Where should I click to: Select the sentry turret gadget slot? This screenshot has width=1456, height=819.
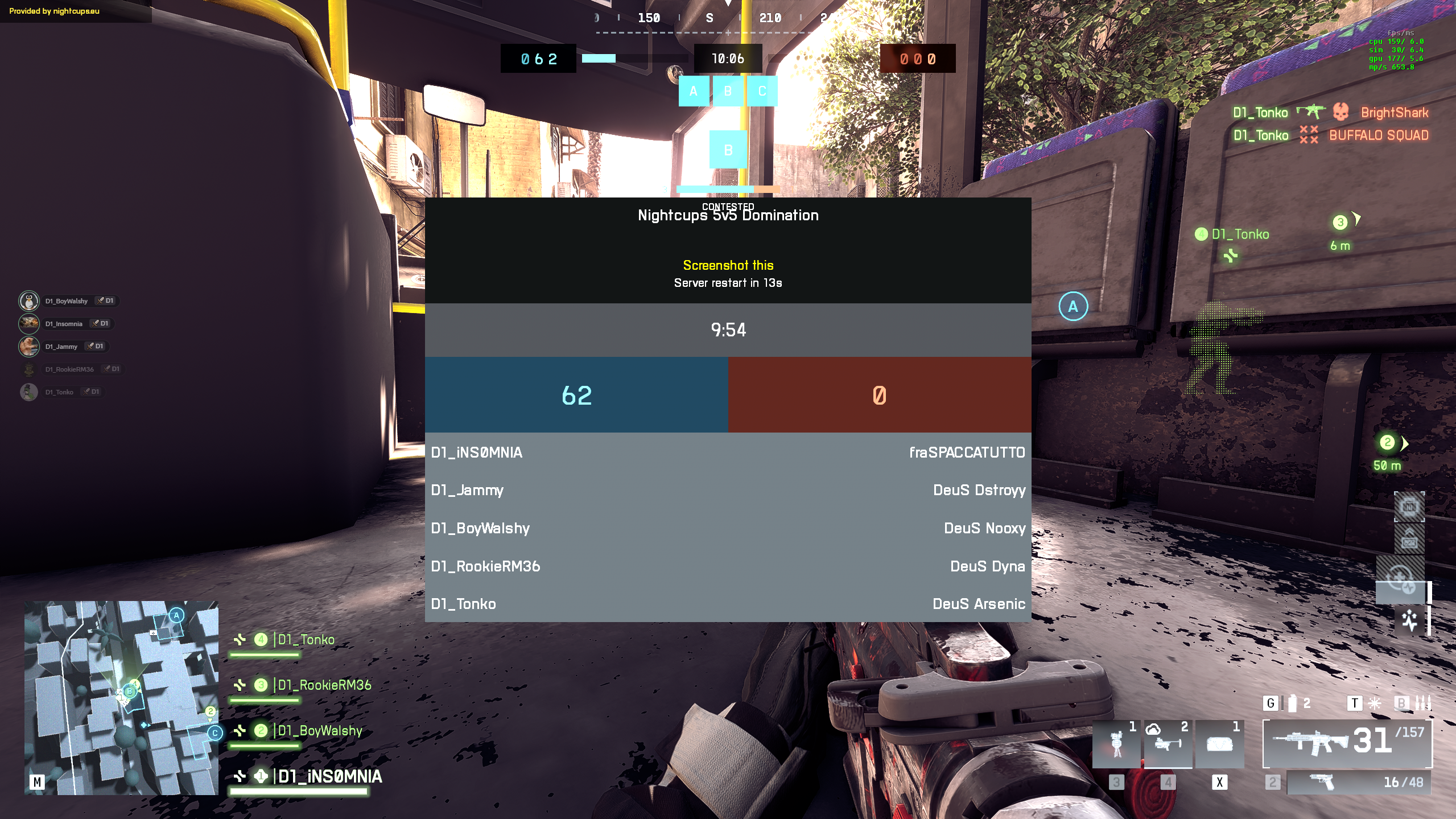coord(1116,744)
